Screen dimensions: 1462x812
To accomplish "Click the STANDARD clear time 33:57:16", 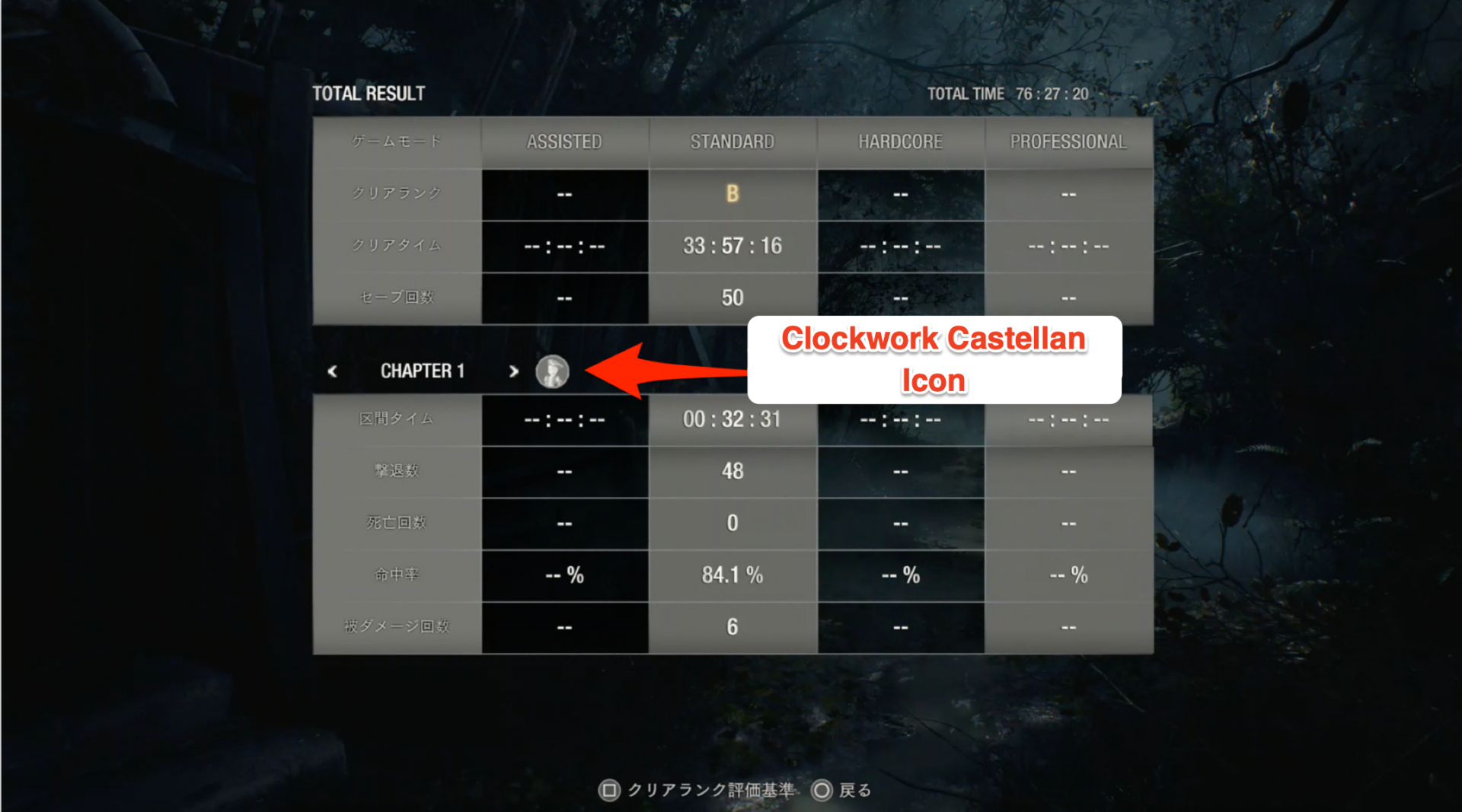I will 732,245.
